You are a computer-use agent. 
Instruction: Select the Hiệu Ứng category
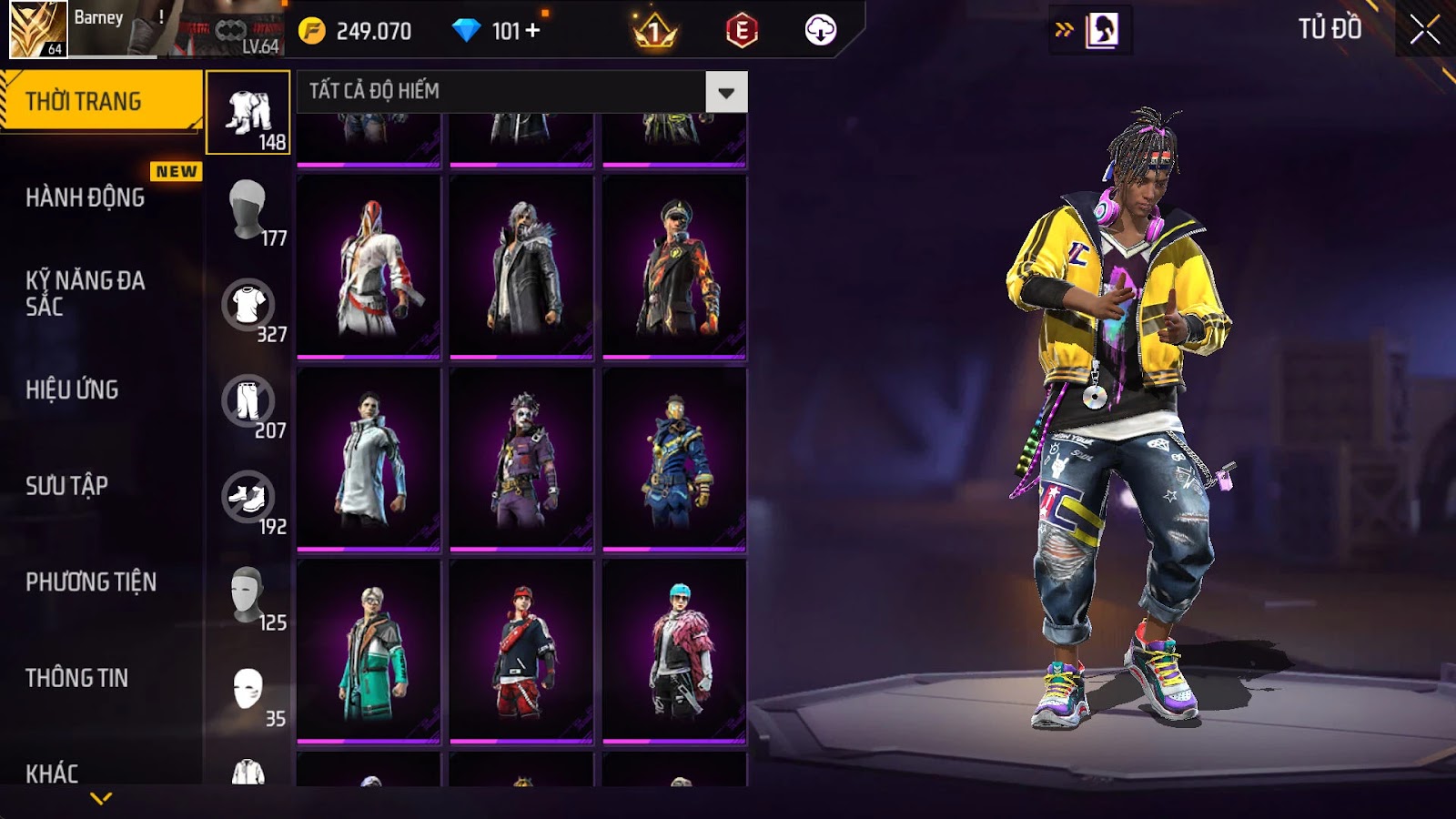click(x=73, y=389)
